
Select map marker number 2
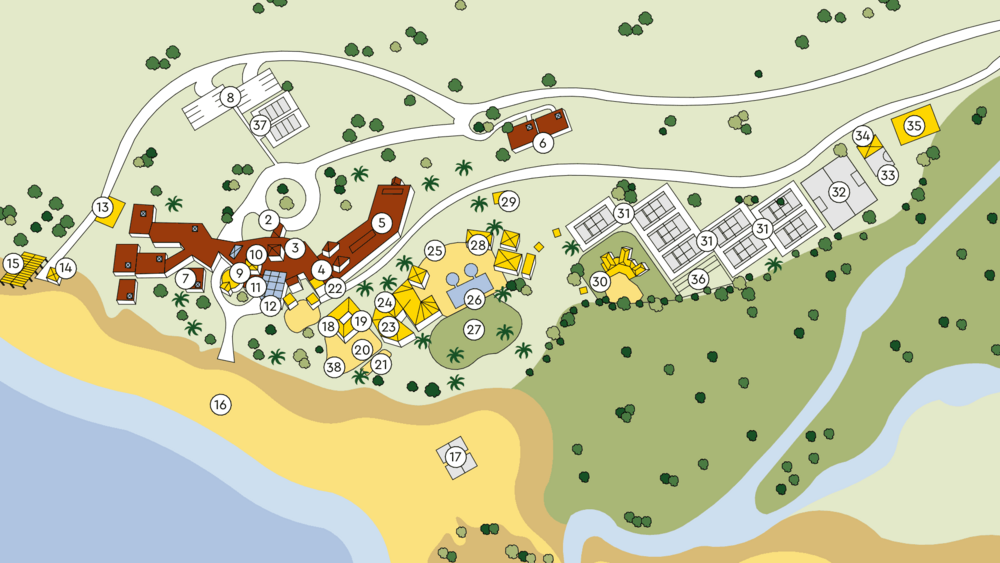[x=268, y=220]
